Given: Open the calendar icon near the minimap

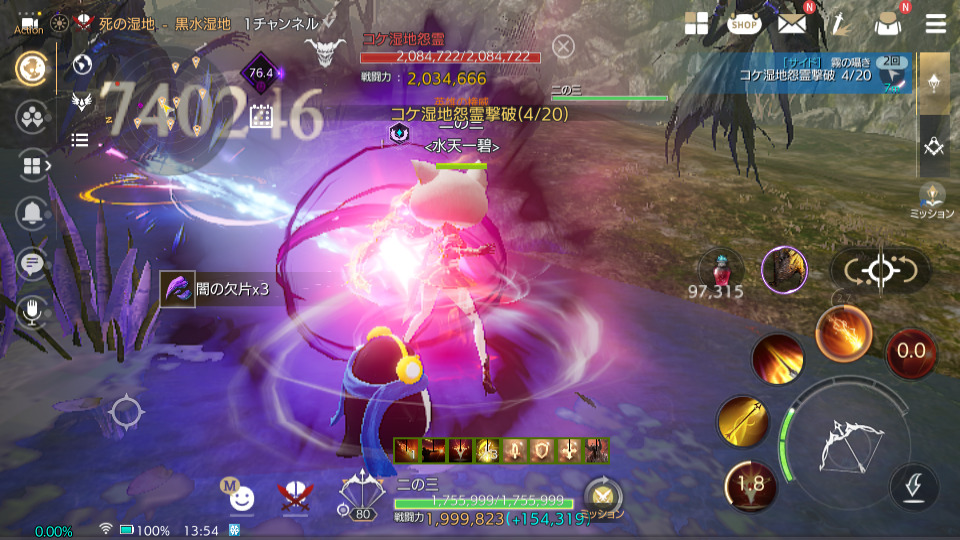Looking at the screenshot, I should pyautogui.click(x=261, y=116).
